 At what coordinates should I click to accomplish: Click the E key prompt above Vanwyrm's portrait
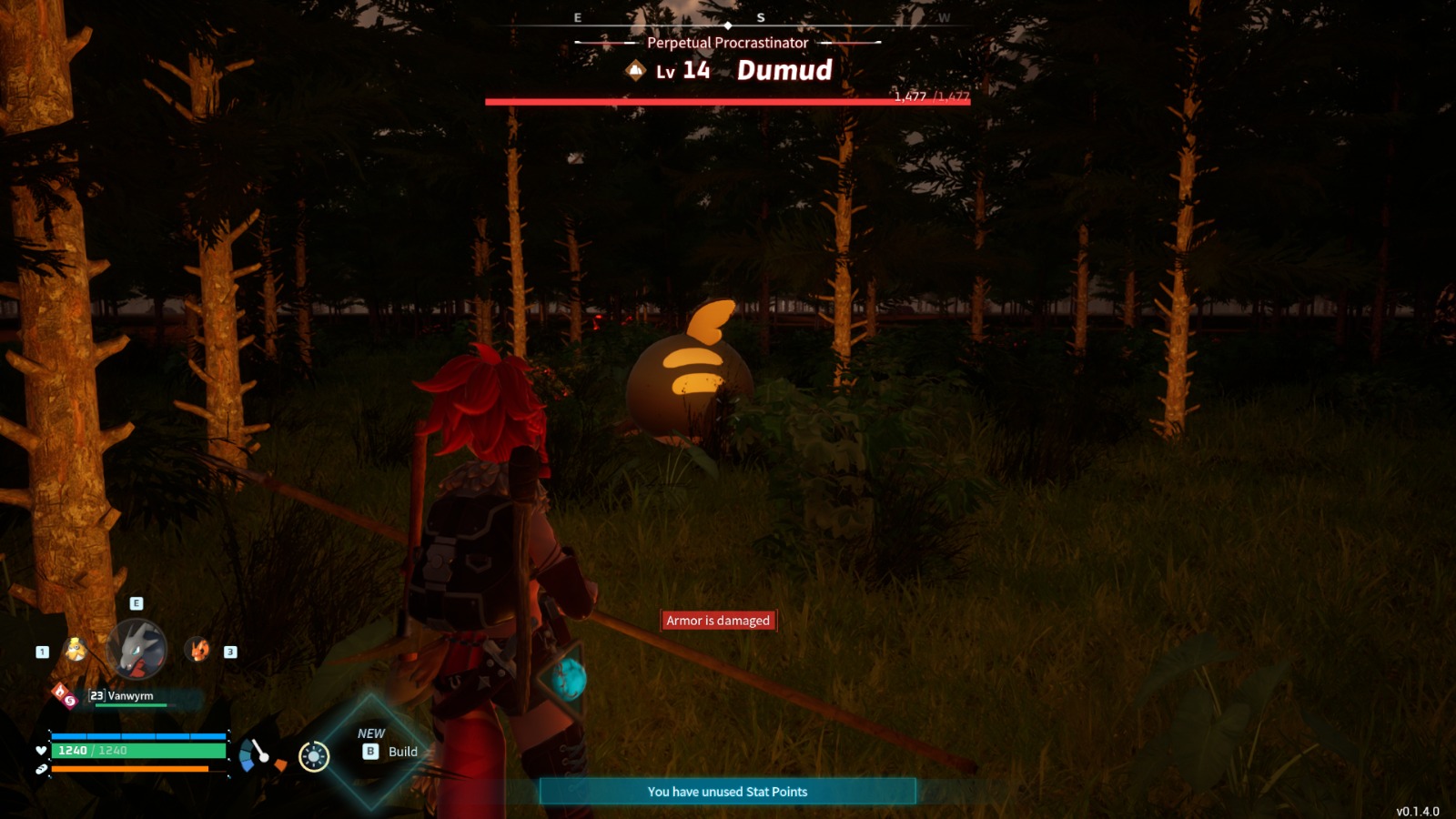[136, 603]
